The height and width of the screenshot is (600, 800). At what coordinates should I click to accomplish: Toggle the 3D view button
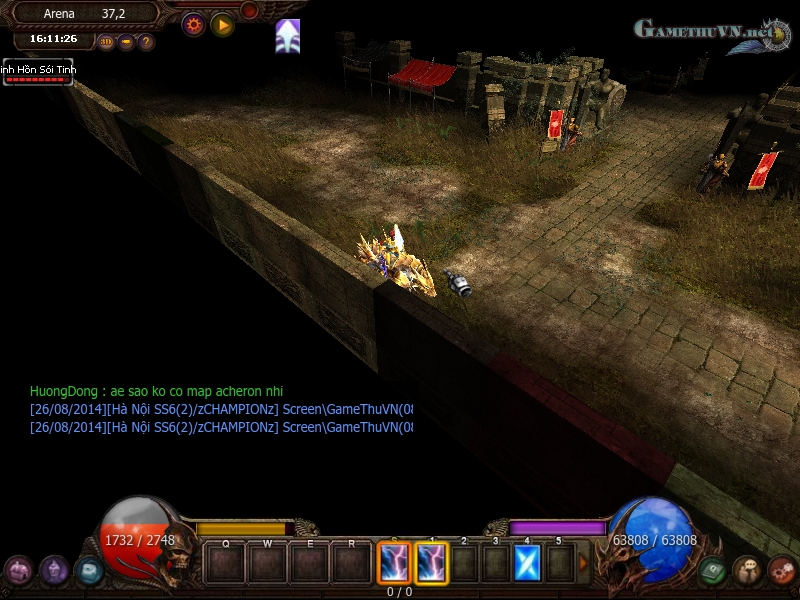(106, 42)
